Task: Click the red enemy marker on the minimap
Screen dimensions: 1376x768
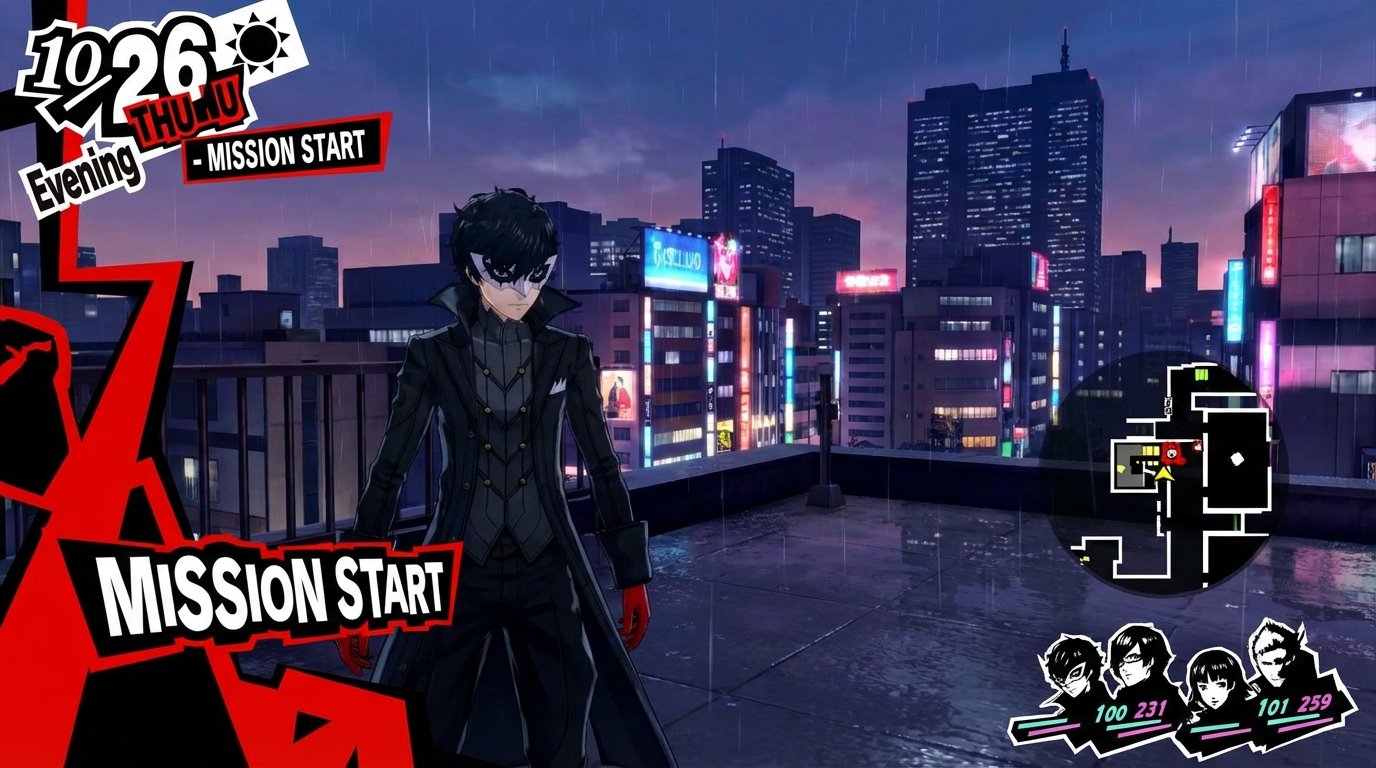Action: [x=1172, y=452]
